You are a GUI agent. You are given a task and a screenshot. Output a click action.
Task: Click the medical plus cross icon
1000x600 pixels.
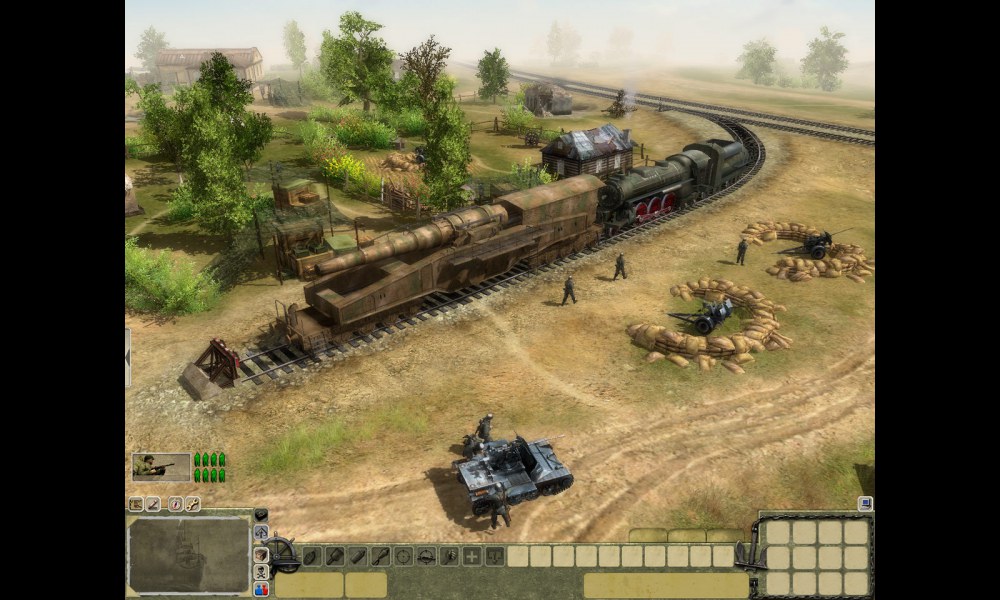[x=472, y=556]
